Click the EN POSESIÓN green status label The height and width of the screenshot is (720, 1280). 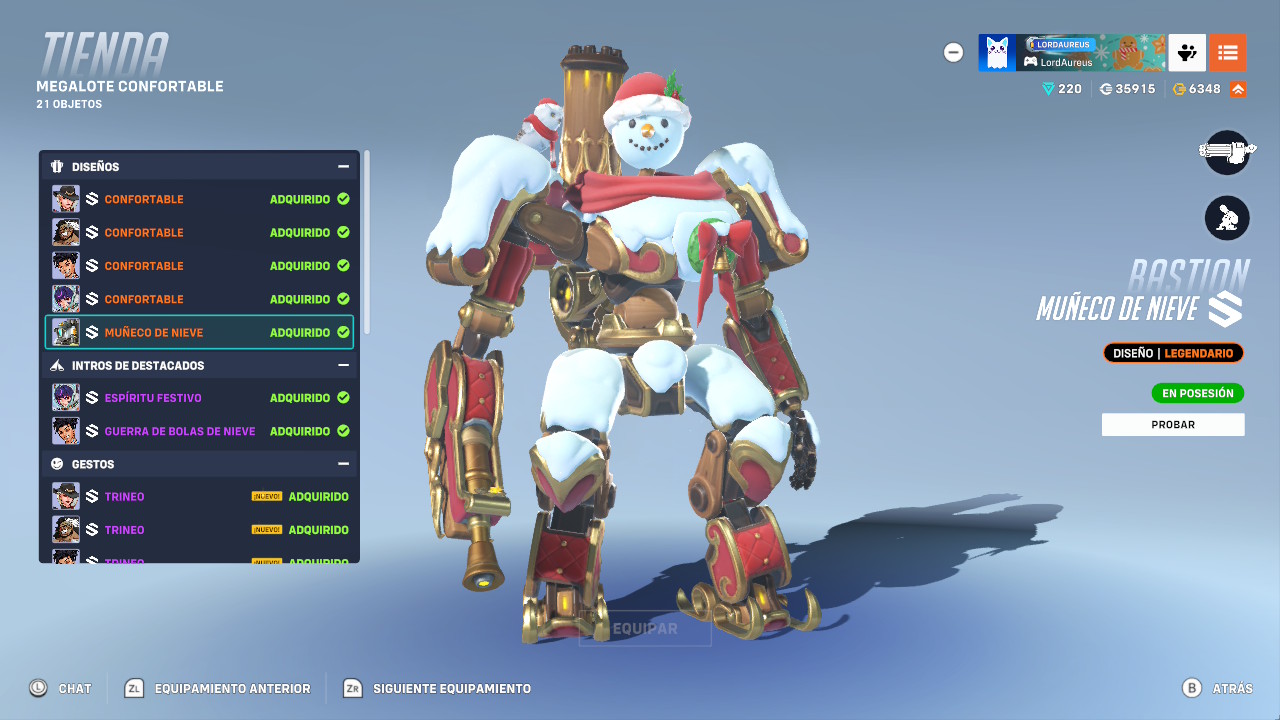click(1197, 393)
